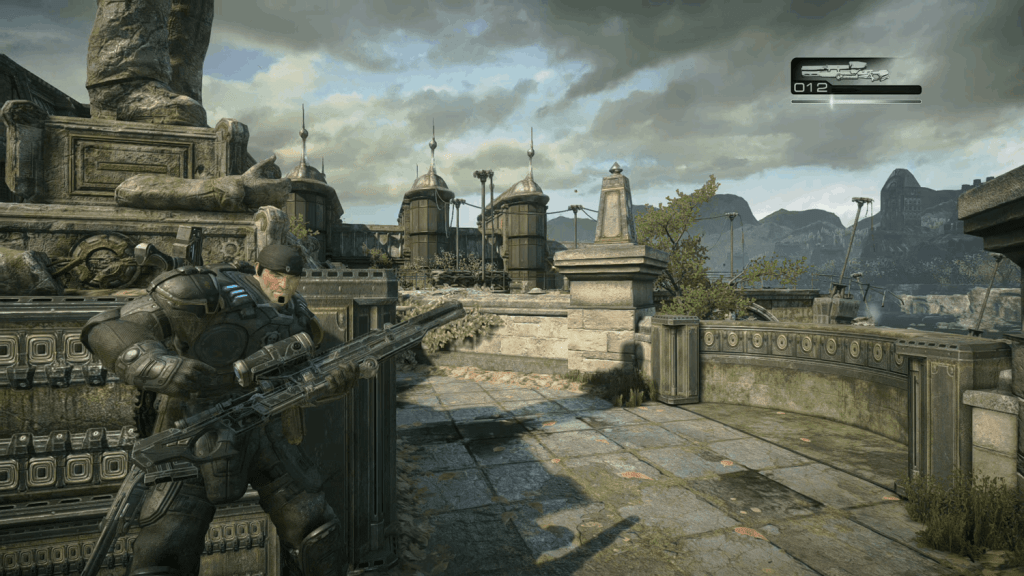Select the rifle weapon icon in the HUD

(844, 72)
